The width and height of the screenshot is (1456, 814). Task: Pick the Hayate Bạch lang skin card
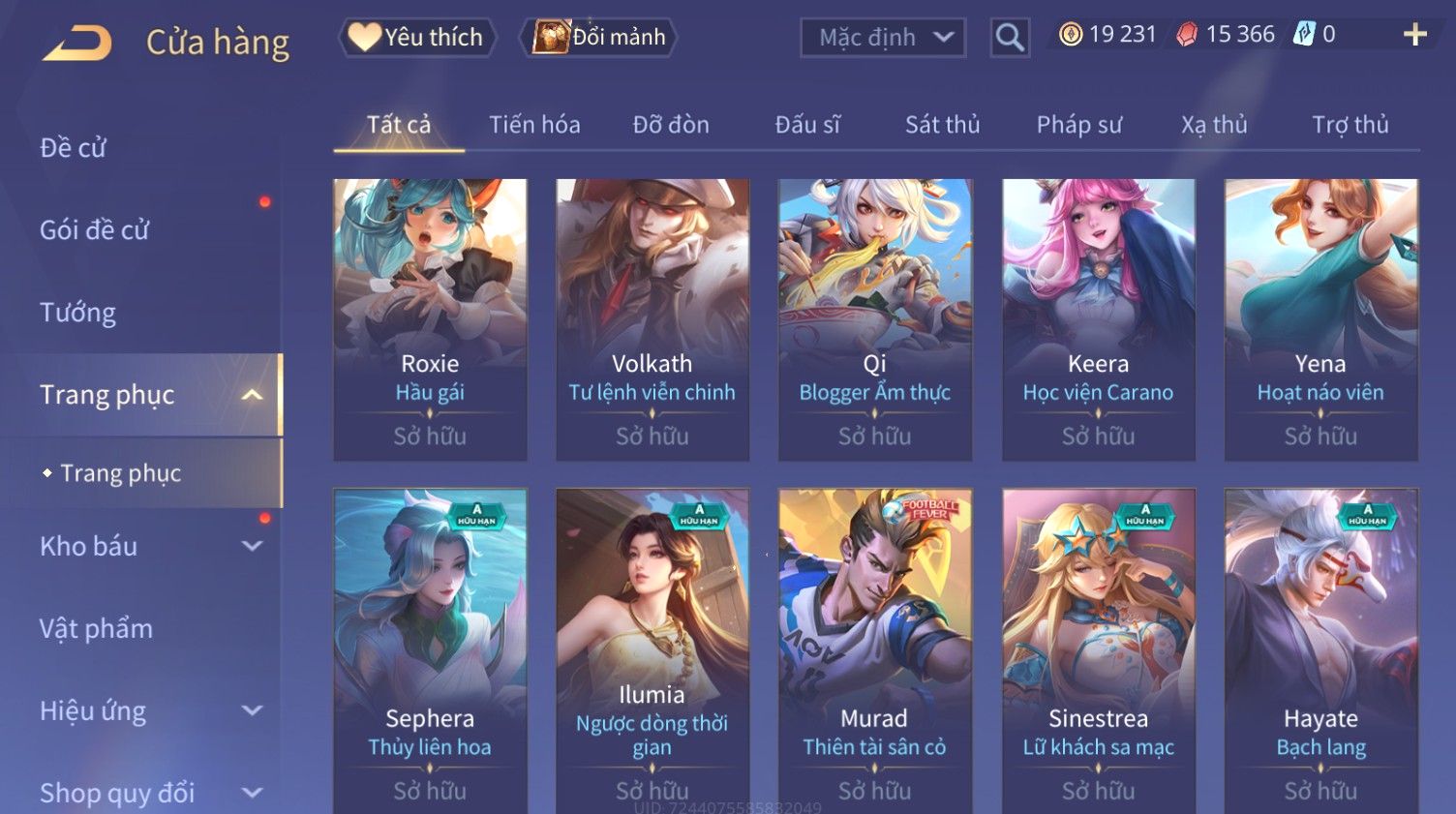(x=1320, y=648)
